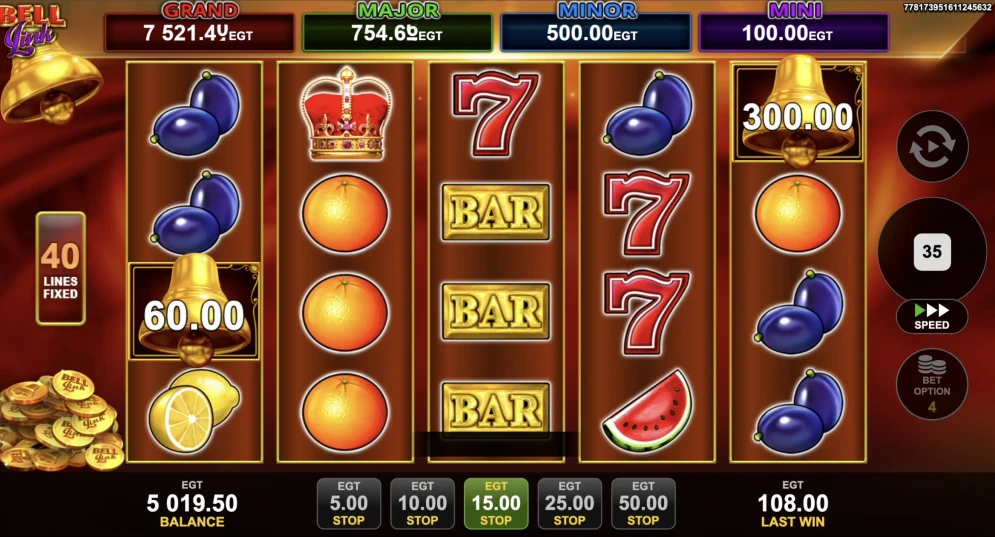
Task: Activate the Speed fast-forward button
Action: pos(931,316)
